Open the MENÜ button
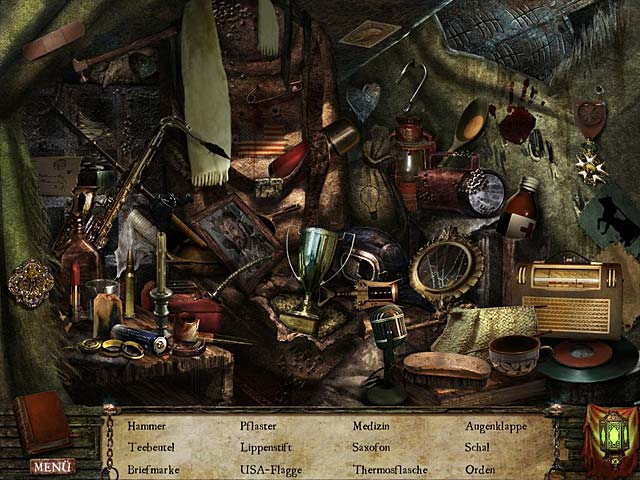Viewport: 640px width, 480px height. pos(53,466)
